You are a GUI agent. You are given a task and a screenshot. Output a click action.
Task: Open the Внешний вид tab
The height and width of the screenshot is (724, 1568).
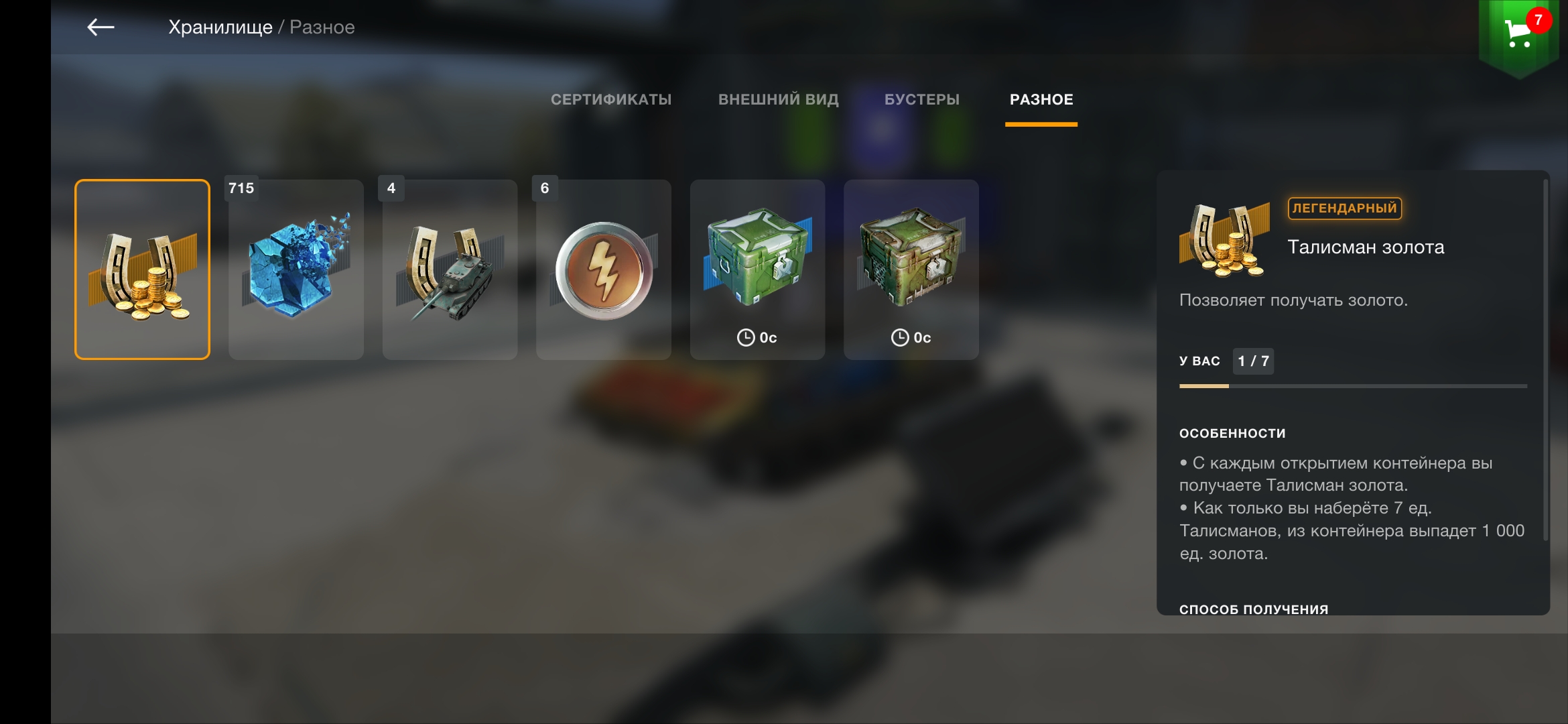tap(778, 100)
